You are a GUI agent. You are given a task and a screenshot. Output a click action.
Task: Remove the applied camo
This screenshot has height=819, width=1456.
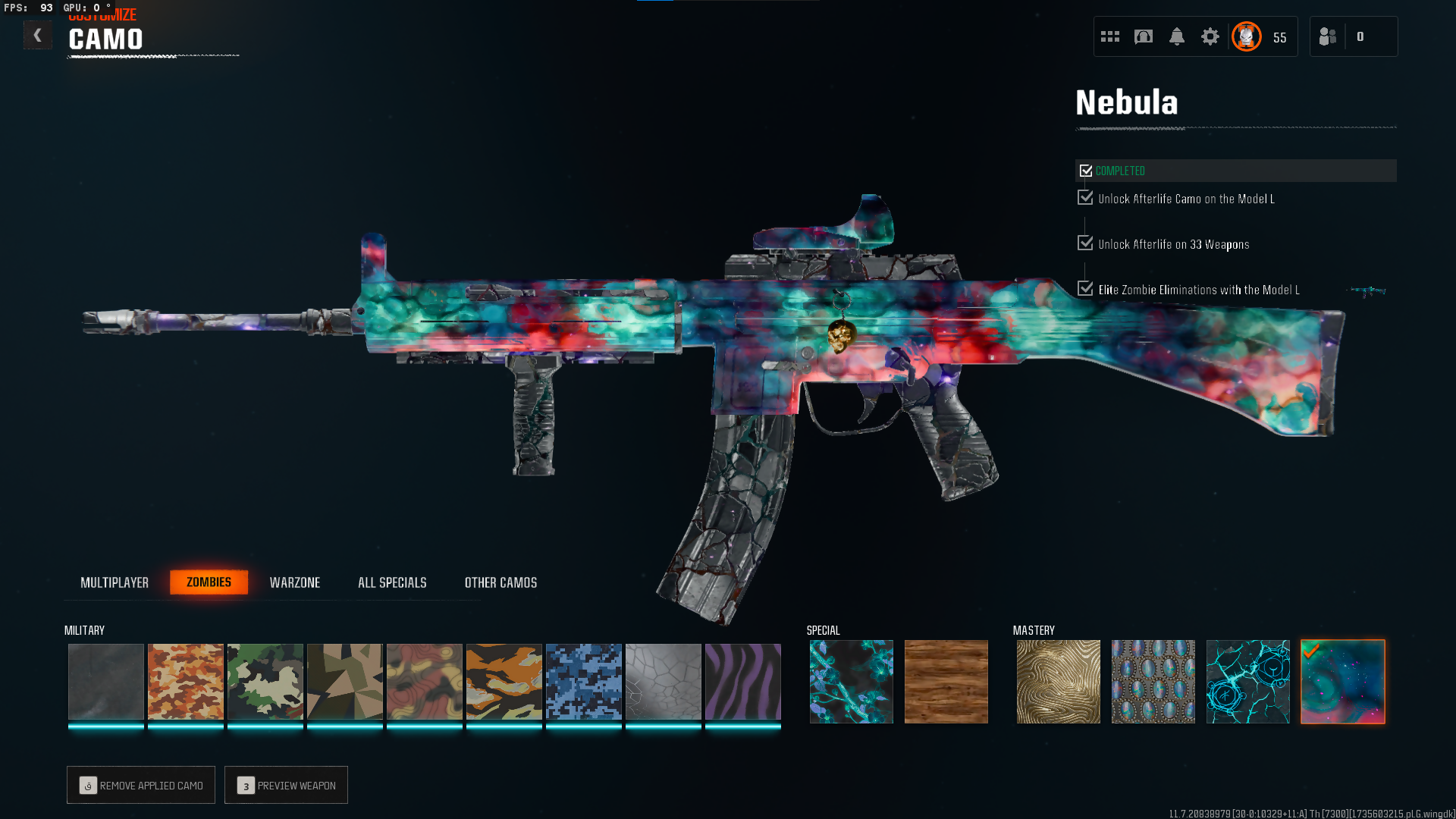click(x=141, y=785)
